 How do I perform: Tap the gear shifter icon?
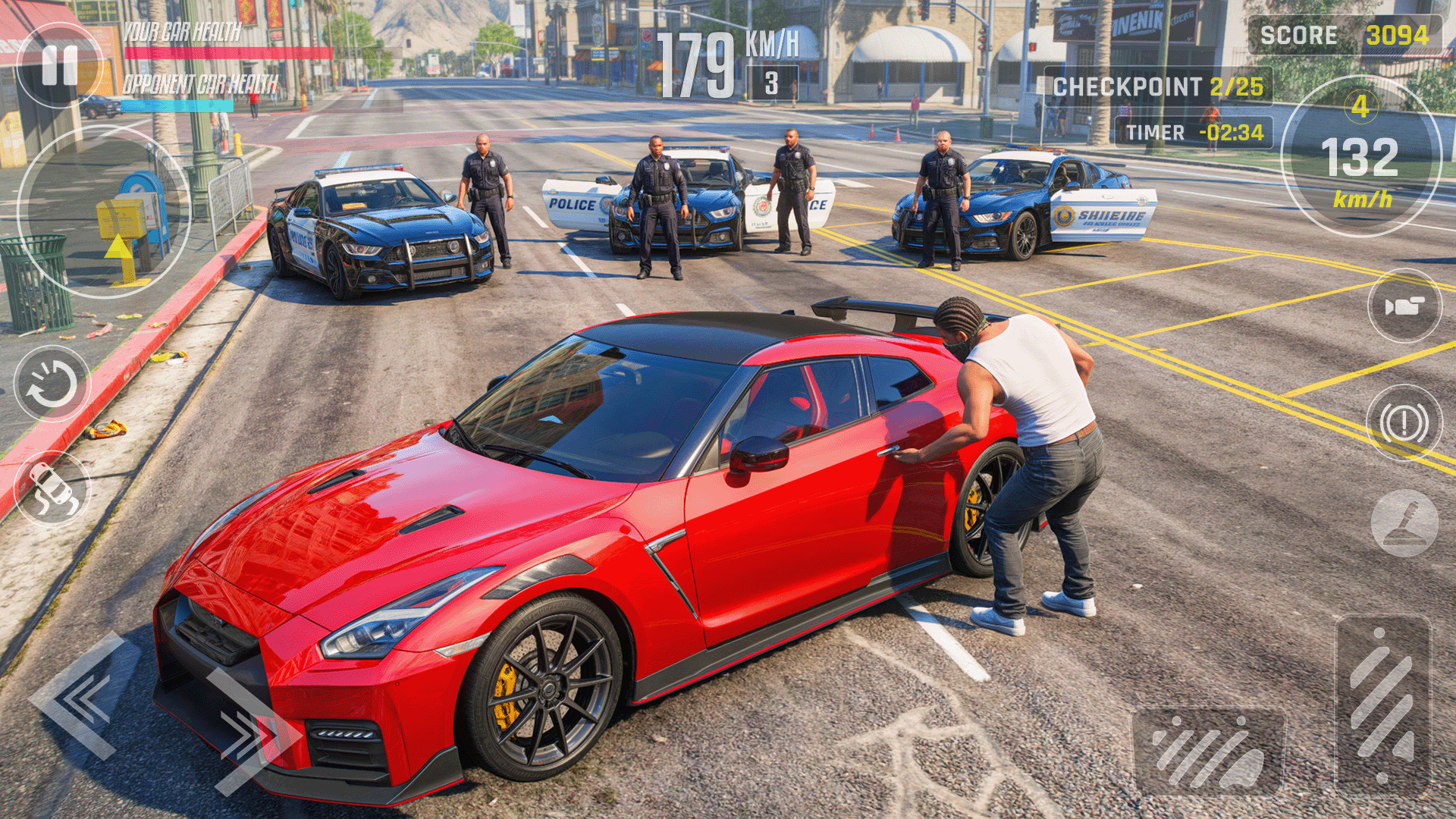[1404, 523]
